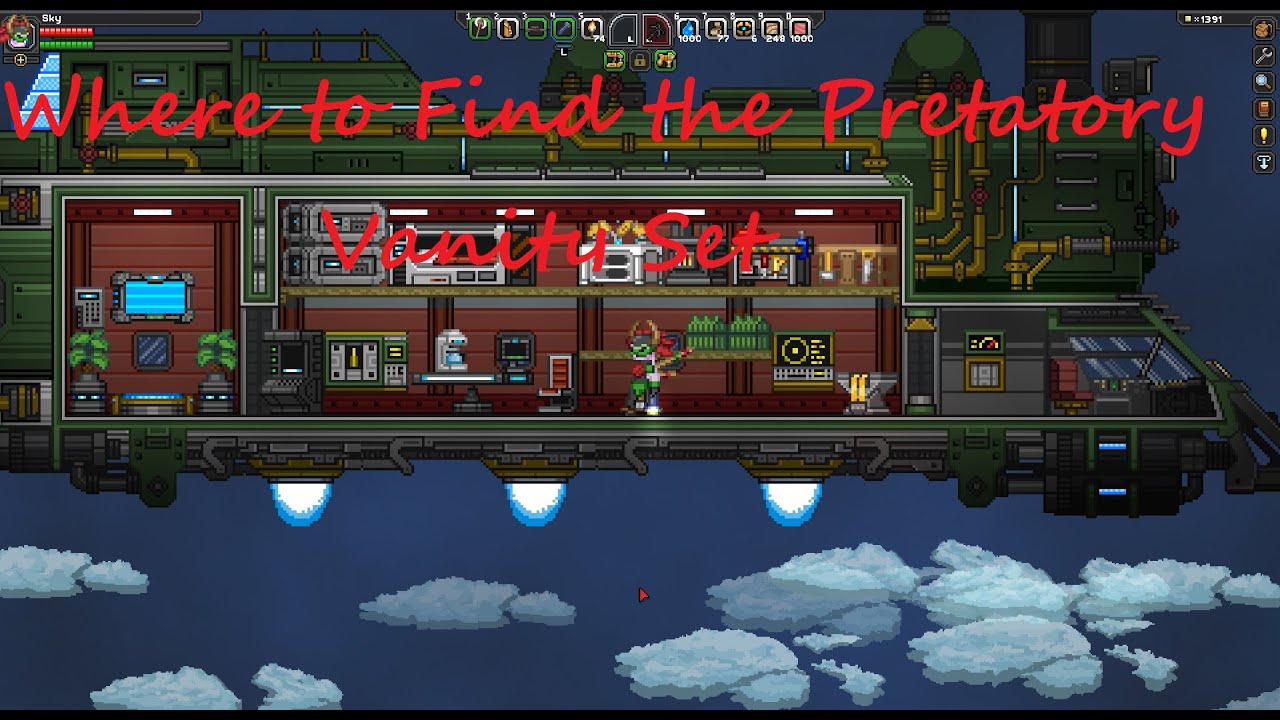Select the flashlight in hotbar slot 4
The height and width of the screenshot is (720, 1280).
point(564,28)
